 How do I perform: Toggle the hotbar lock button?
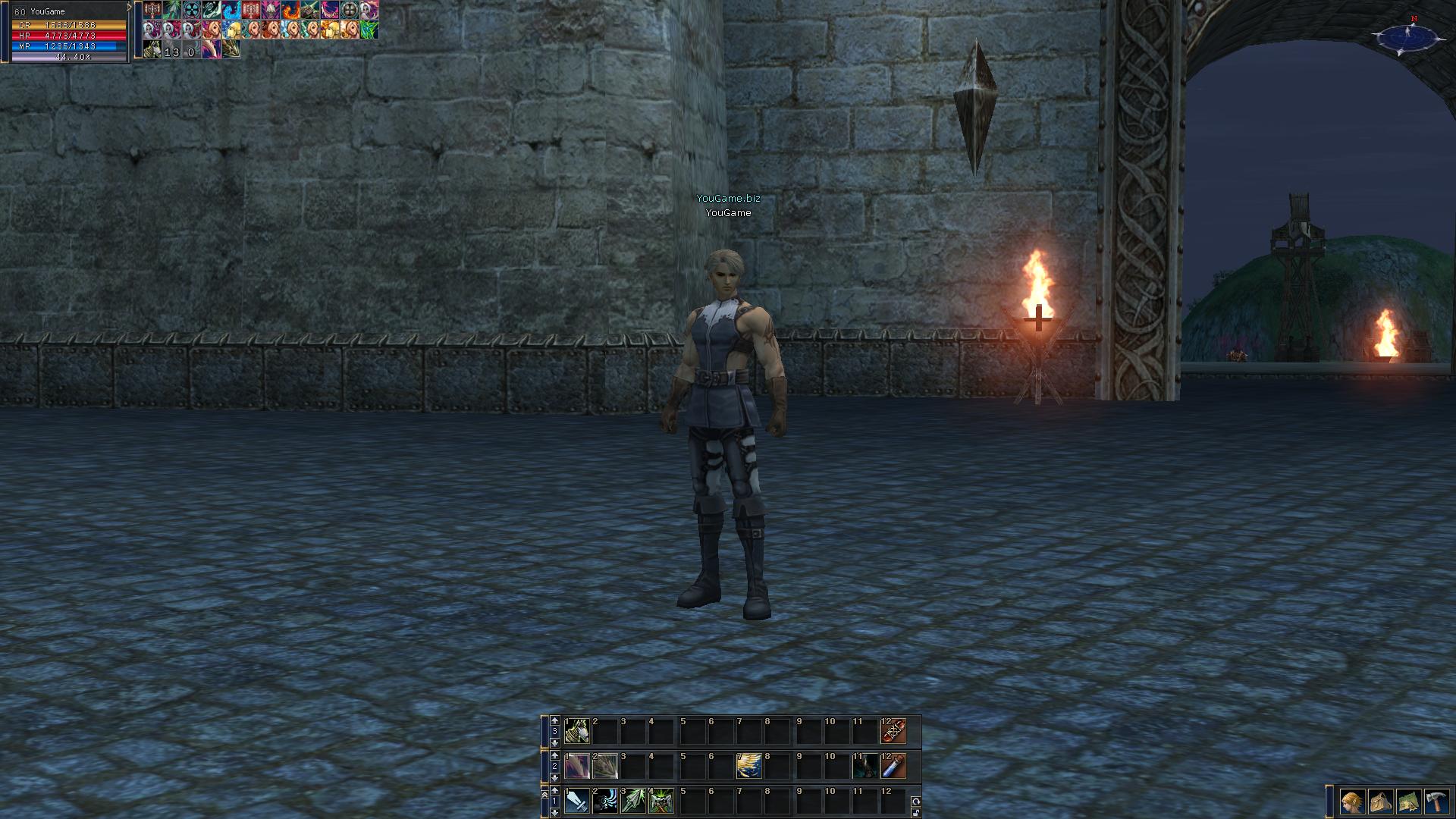(x=915, y=812)
